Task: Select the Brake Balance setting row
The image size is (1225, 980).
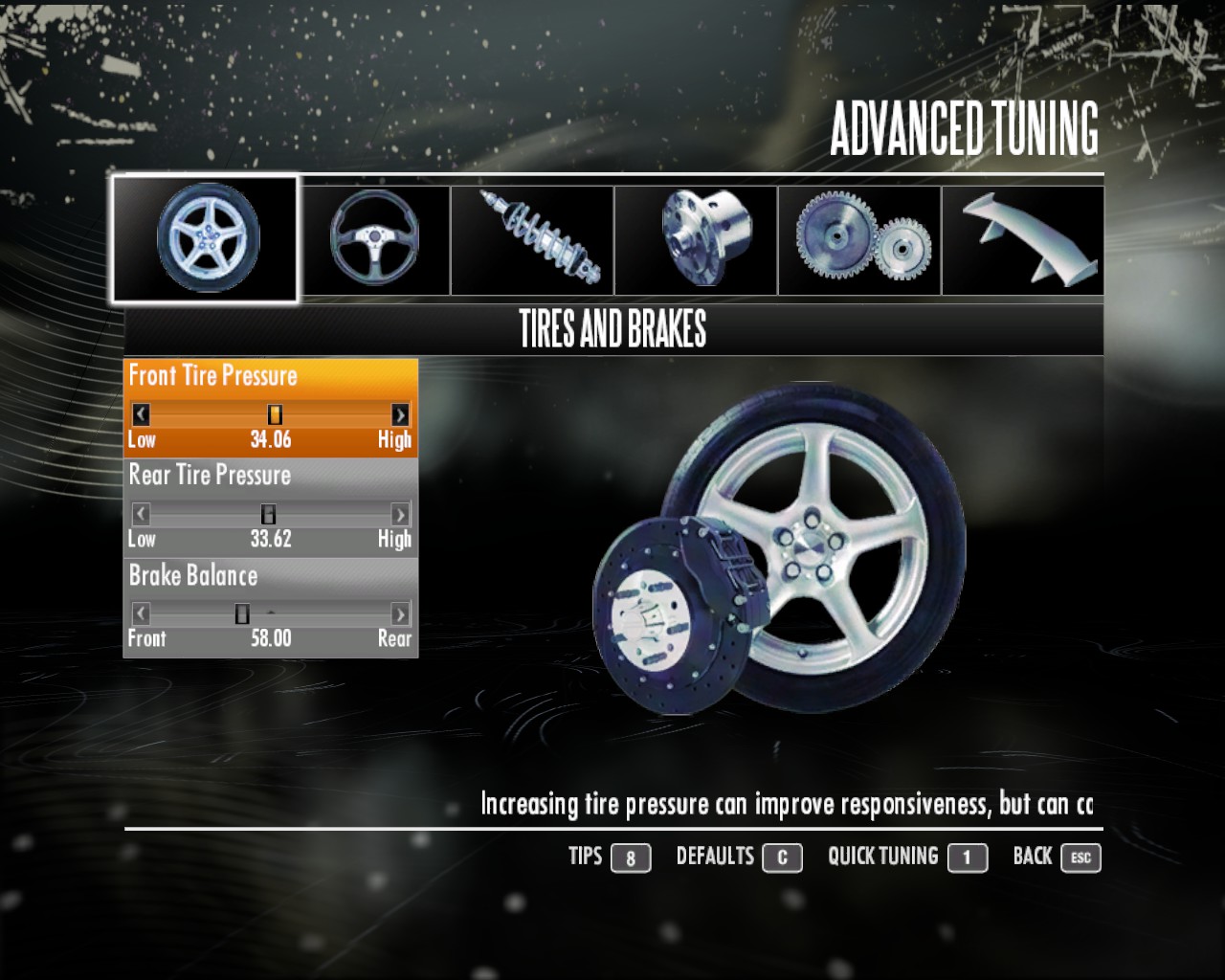Action: tap(193, 576)
